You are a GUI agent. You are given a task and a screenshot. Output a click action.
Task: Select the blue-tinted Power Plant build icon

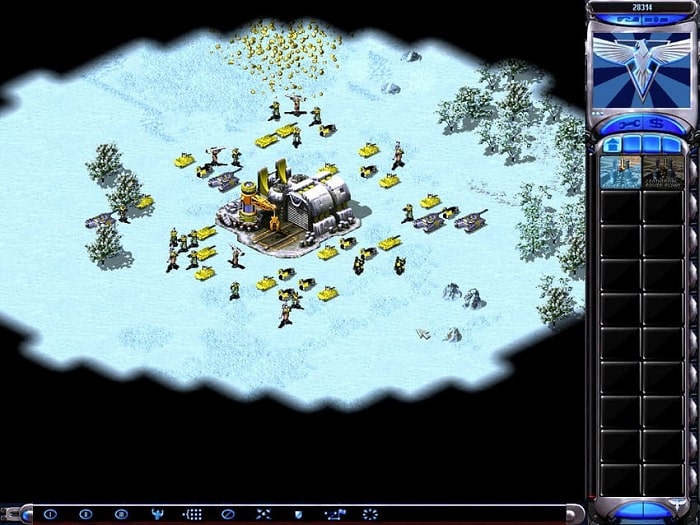pos(618,171)
